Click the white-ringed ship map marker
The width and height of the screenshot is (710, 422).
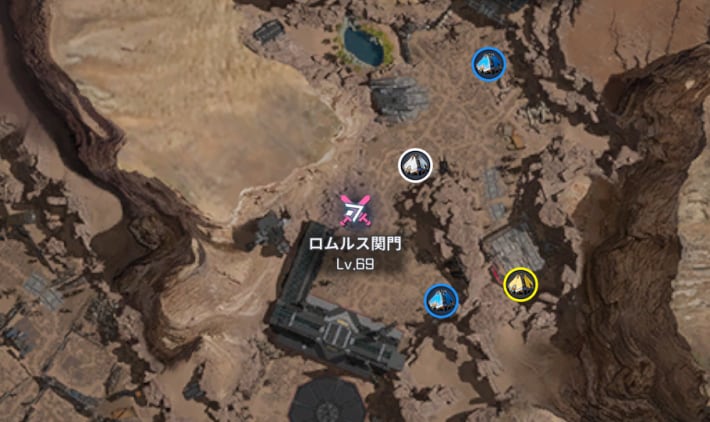pos(415,165)
